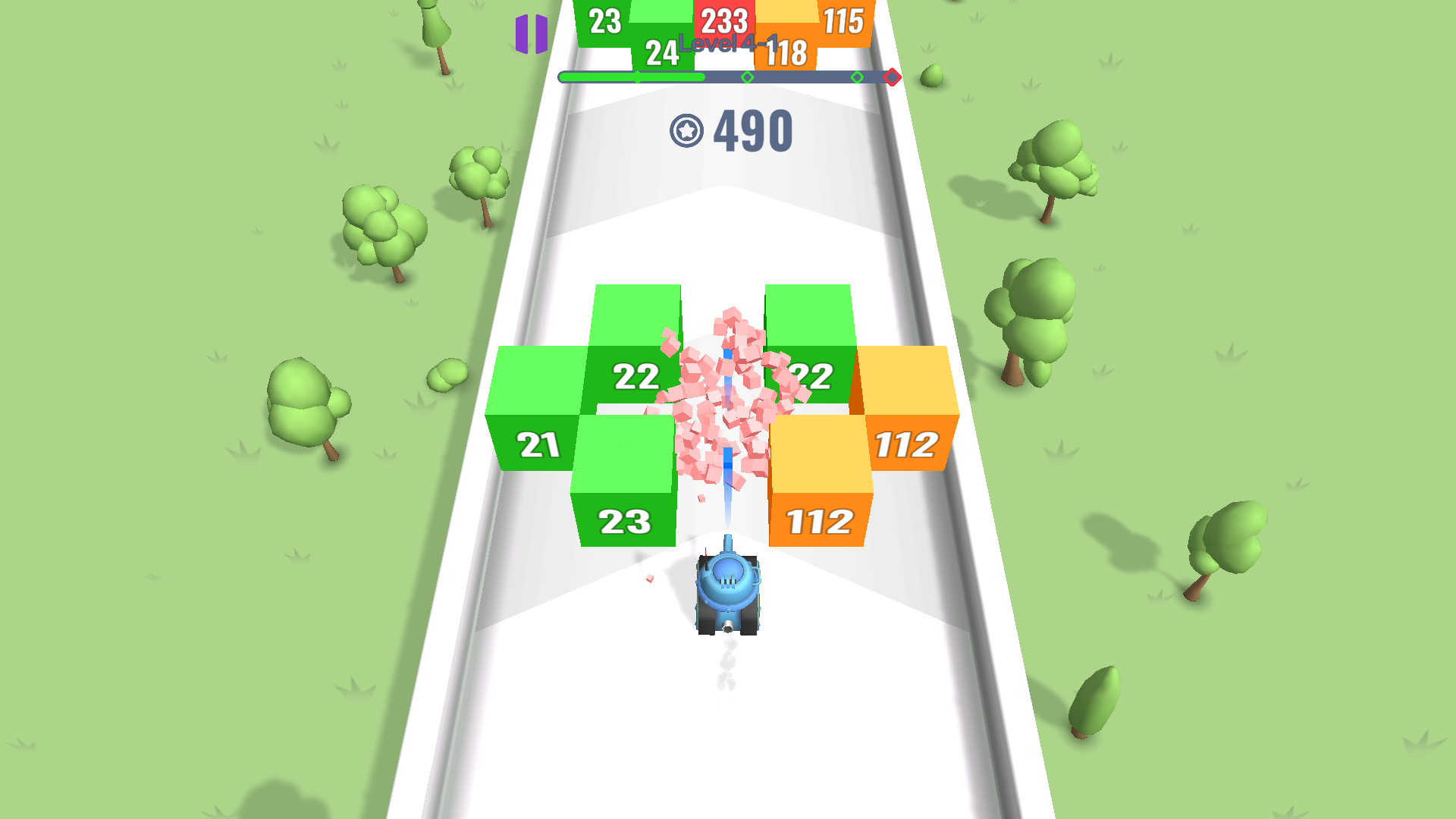
Task: Tap the green 23 cube beside the tank
Action: point(623,519)
